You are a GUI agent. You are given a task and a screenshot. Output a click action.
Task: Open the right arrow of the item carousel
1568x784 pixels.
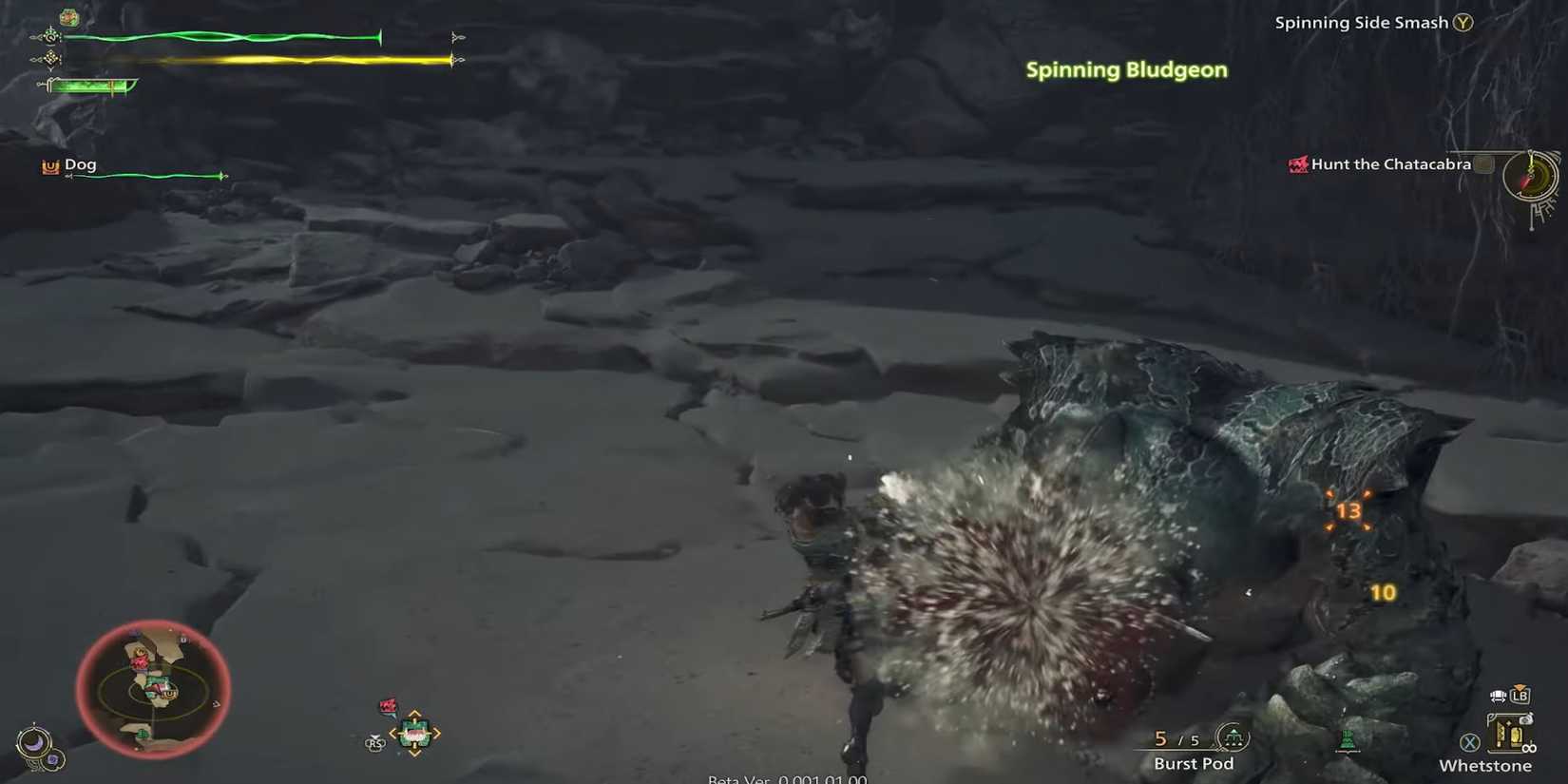[x=436, y=733]
